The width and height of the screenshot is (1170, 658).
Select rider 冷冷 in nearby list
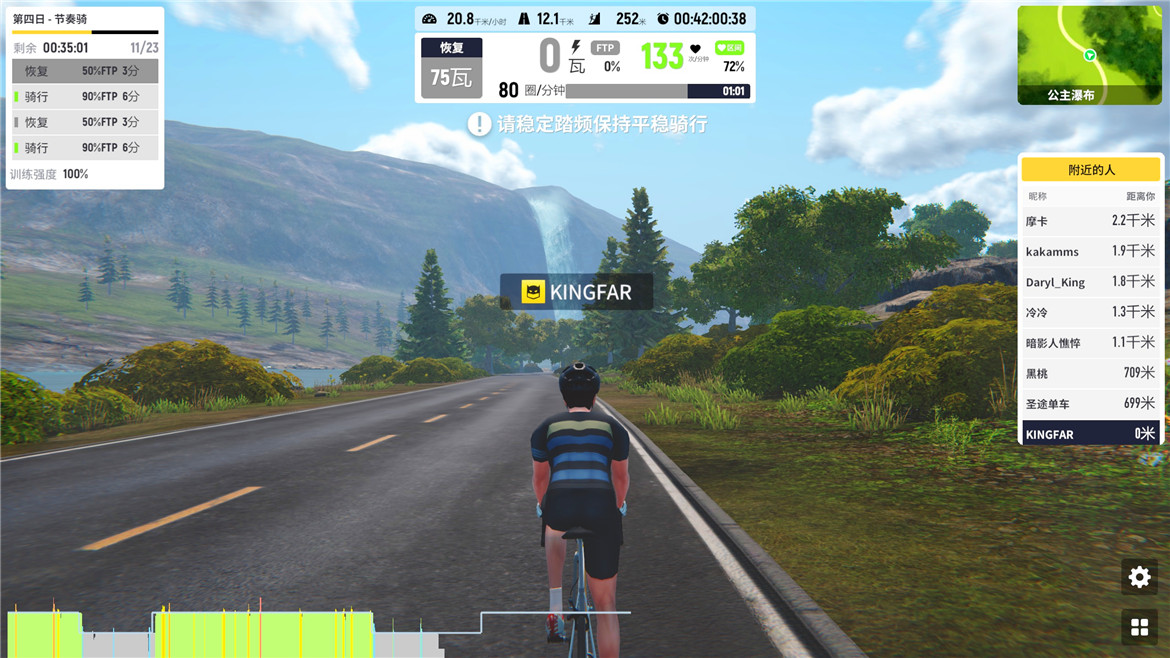pos(1090,312)
